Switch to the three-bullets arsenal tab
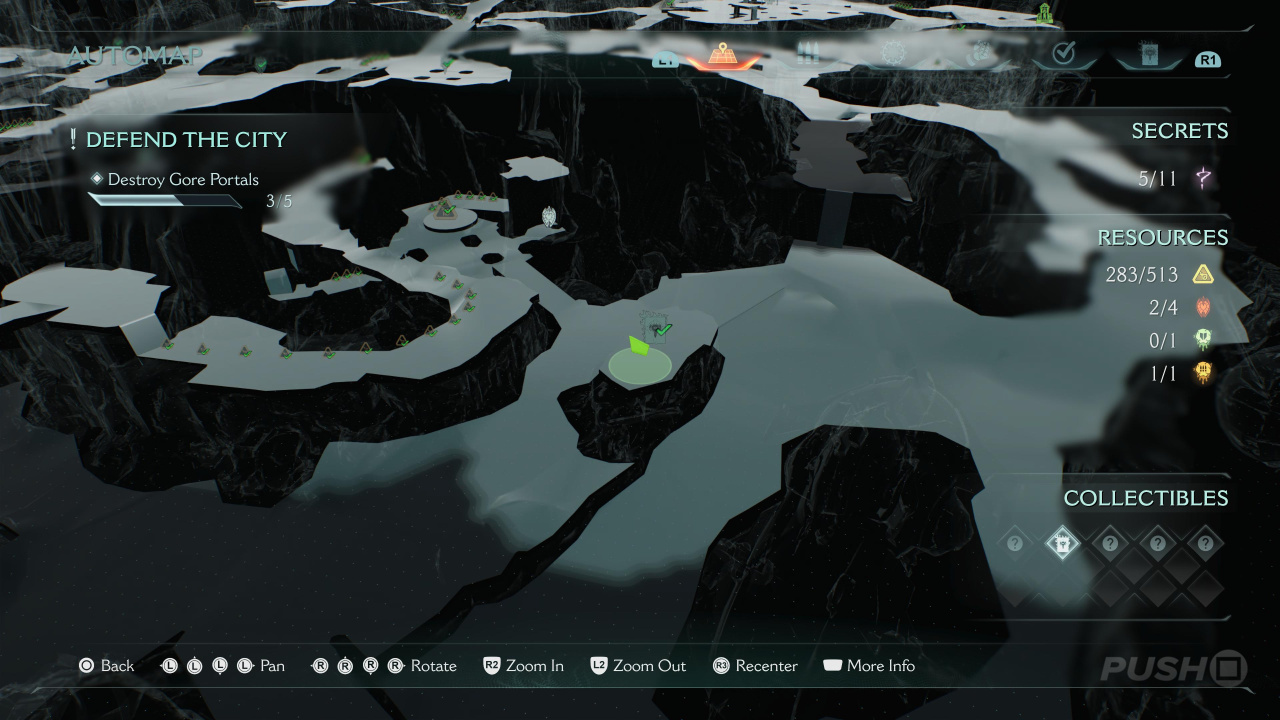The height and width of the screenshot is (720, 1280). (808, 54)
